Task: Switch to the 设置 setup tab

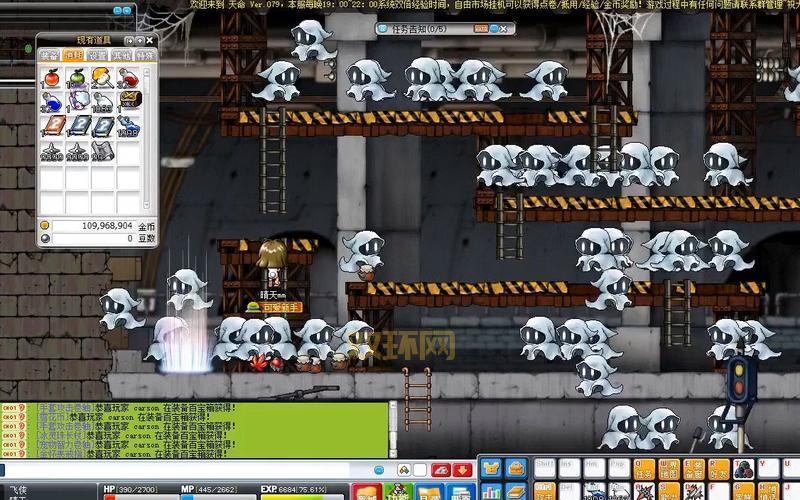Action: click(x=97, y=56)
